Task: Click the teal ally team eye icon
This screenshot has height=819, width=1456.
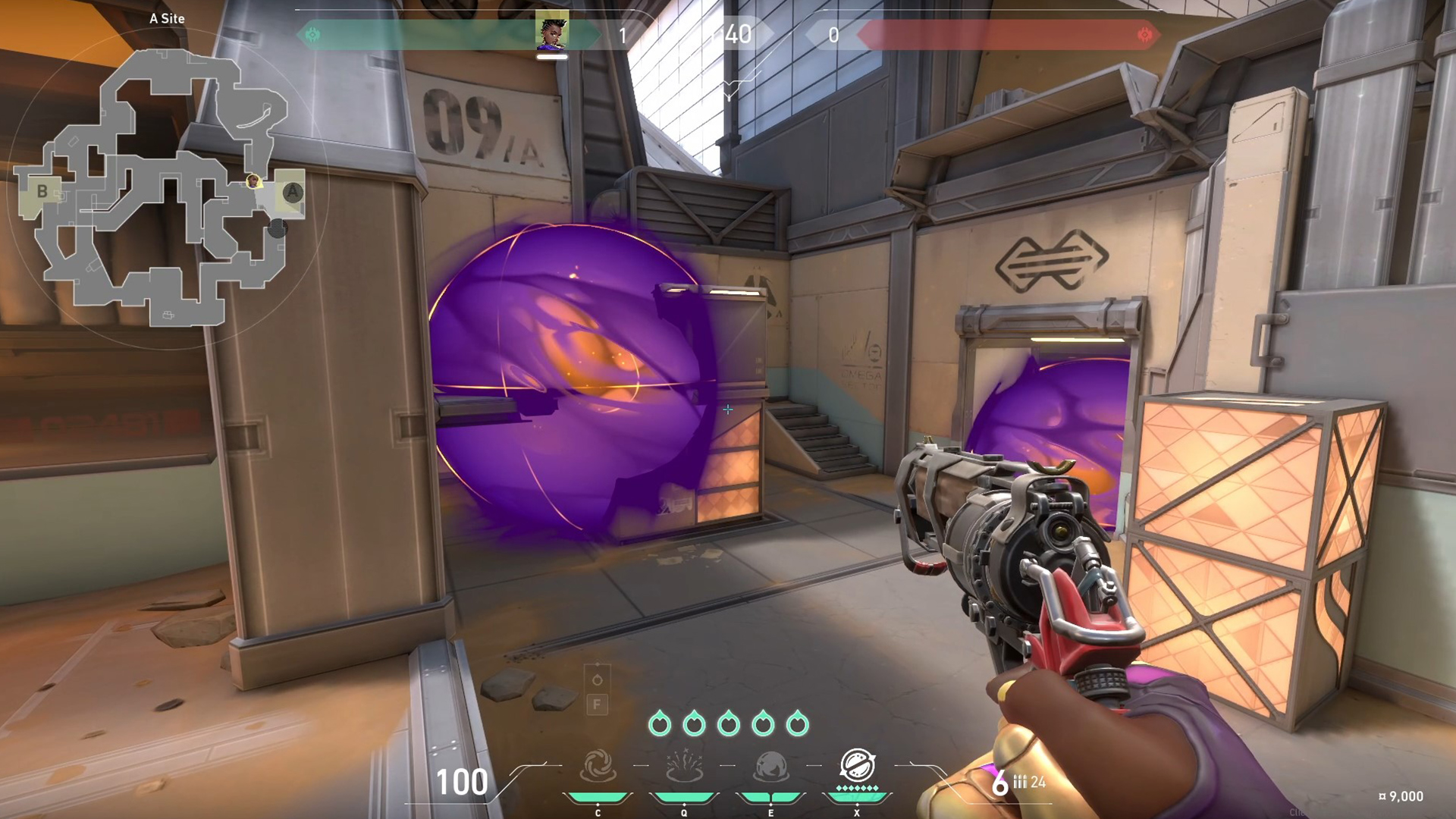Action: [x=311, y=34]
